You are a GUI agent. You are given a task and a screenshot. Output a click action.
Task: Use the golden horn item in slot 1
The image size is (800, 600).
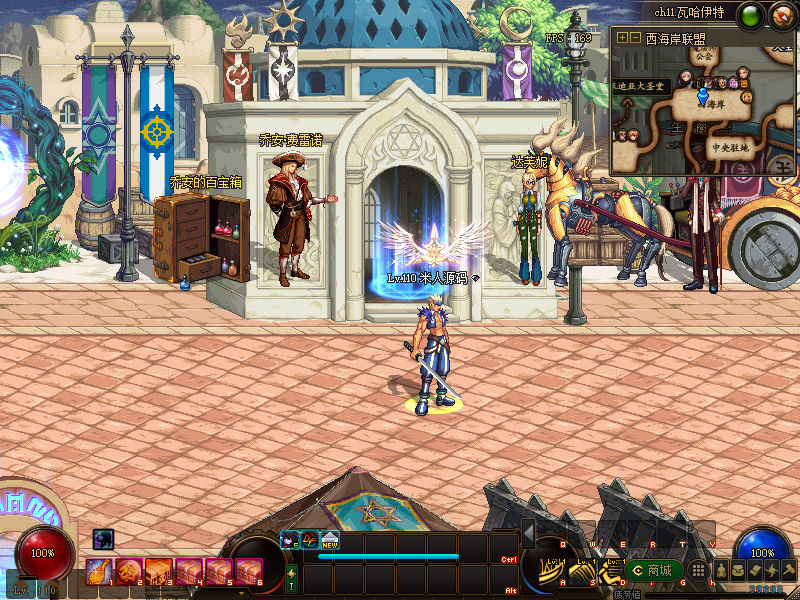(99, 571)
